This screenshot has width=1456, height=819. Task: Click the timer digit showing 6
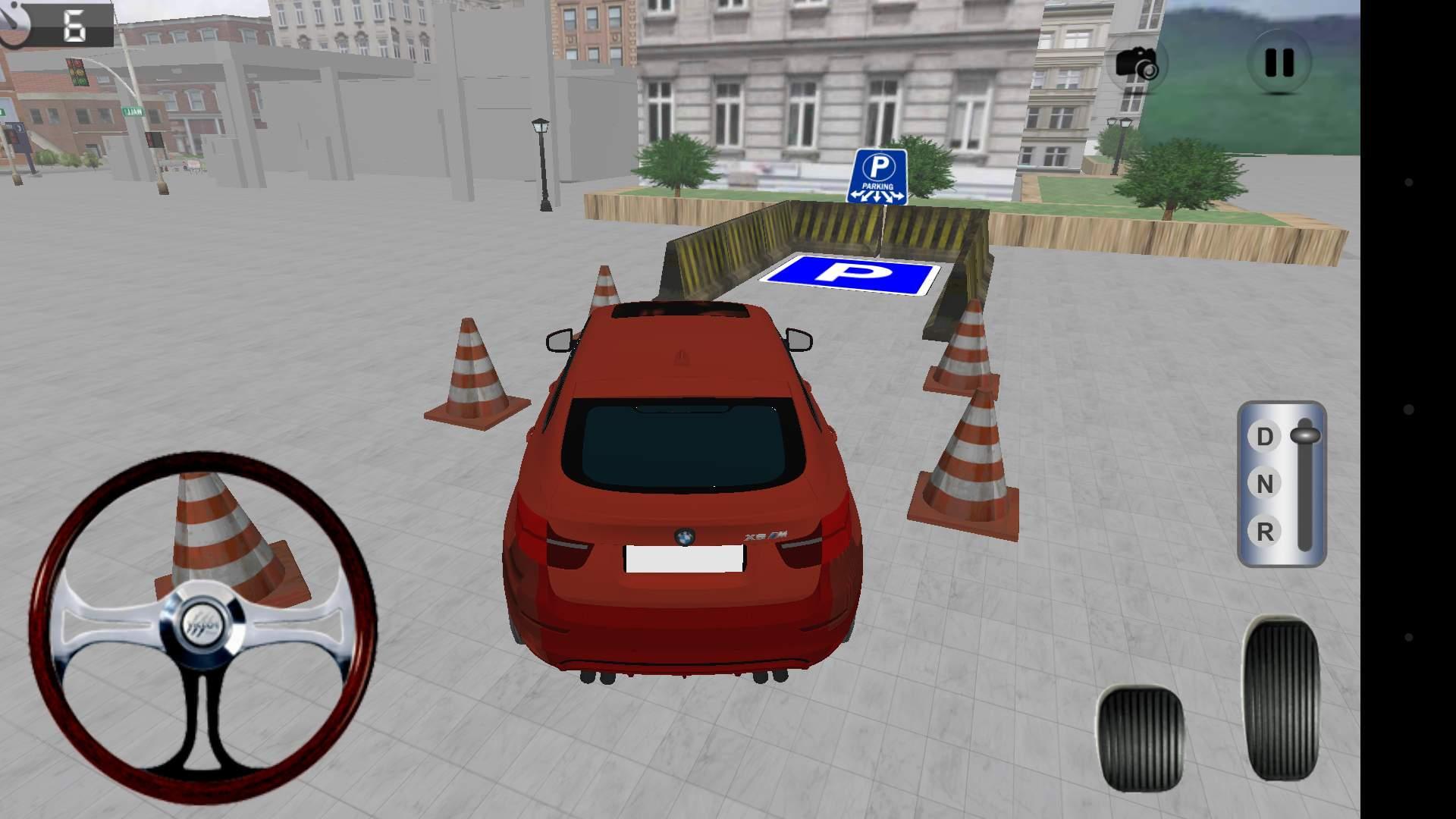76,23
